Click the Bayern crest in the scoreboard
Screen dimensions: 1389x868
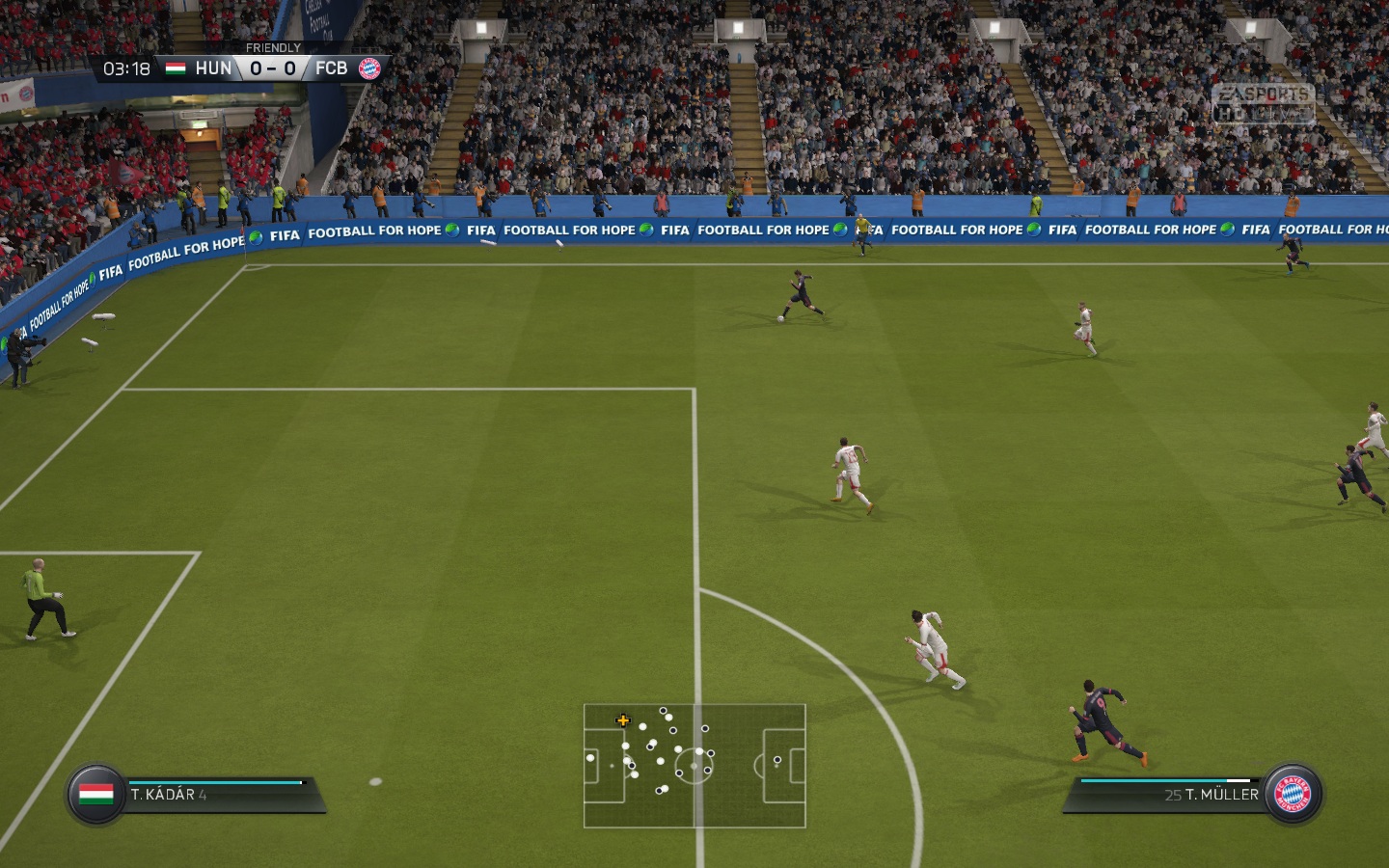pos(369,68)
